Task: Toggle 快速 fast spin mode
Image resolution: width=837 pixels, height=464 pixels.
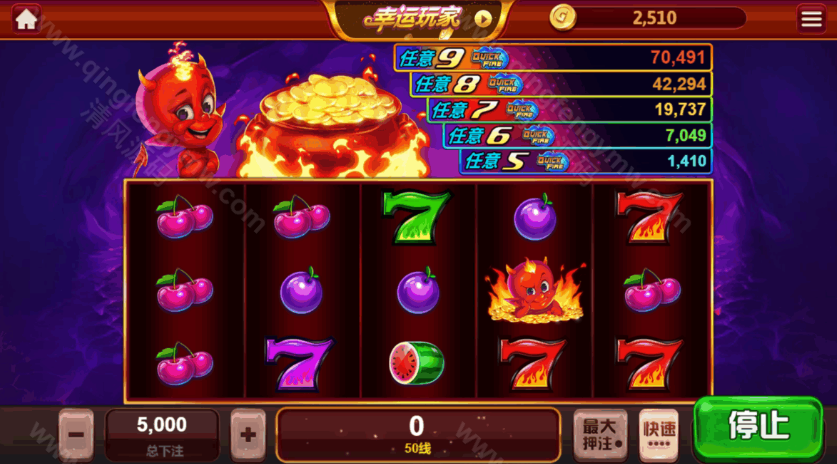Action: pyautogui.click(x=658, y=434)
